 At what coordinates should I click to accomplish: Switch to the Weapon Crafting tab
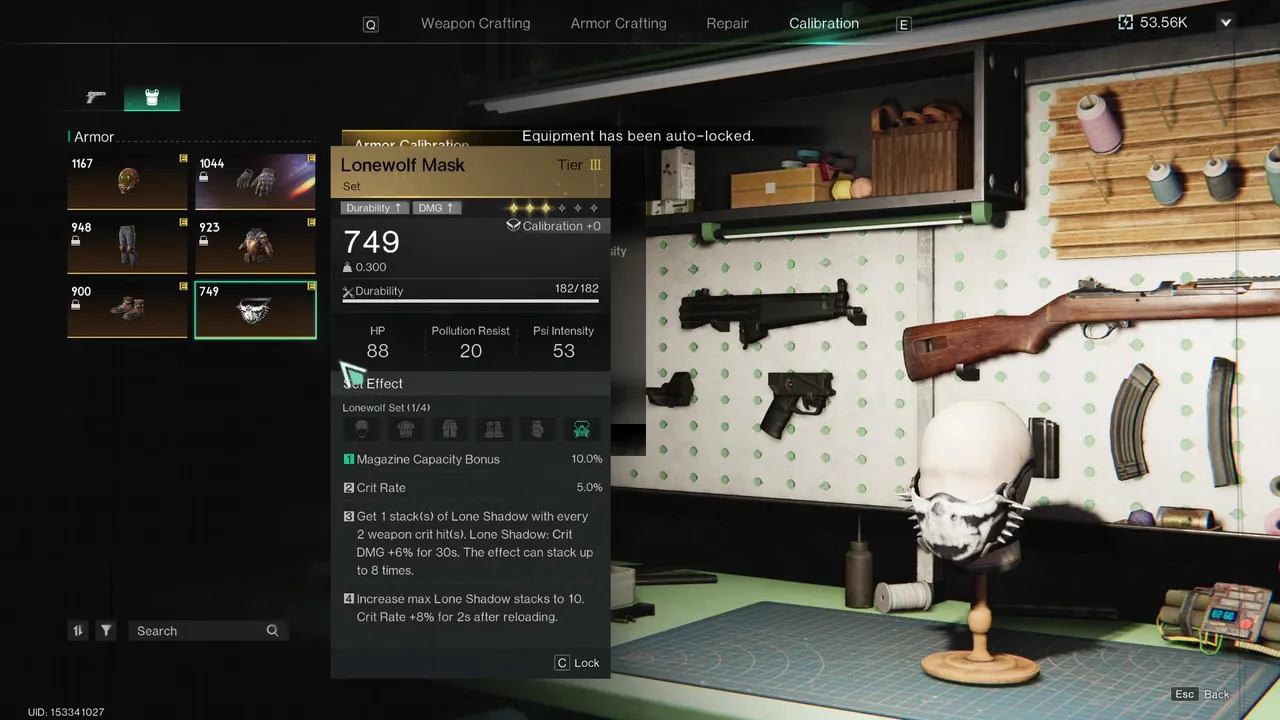[475, 23]
